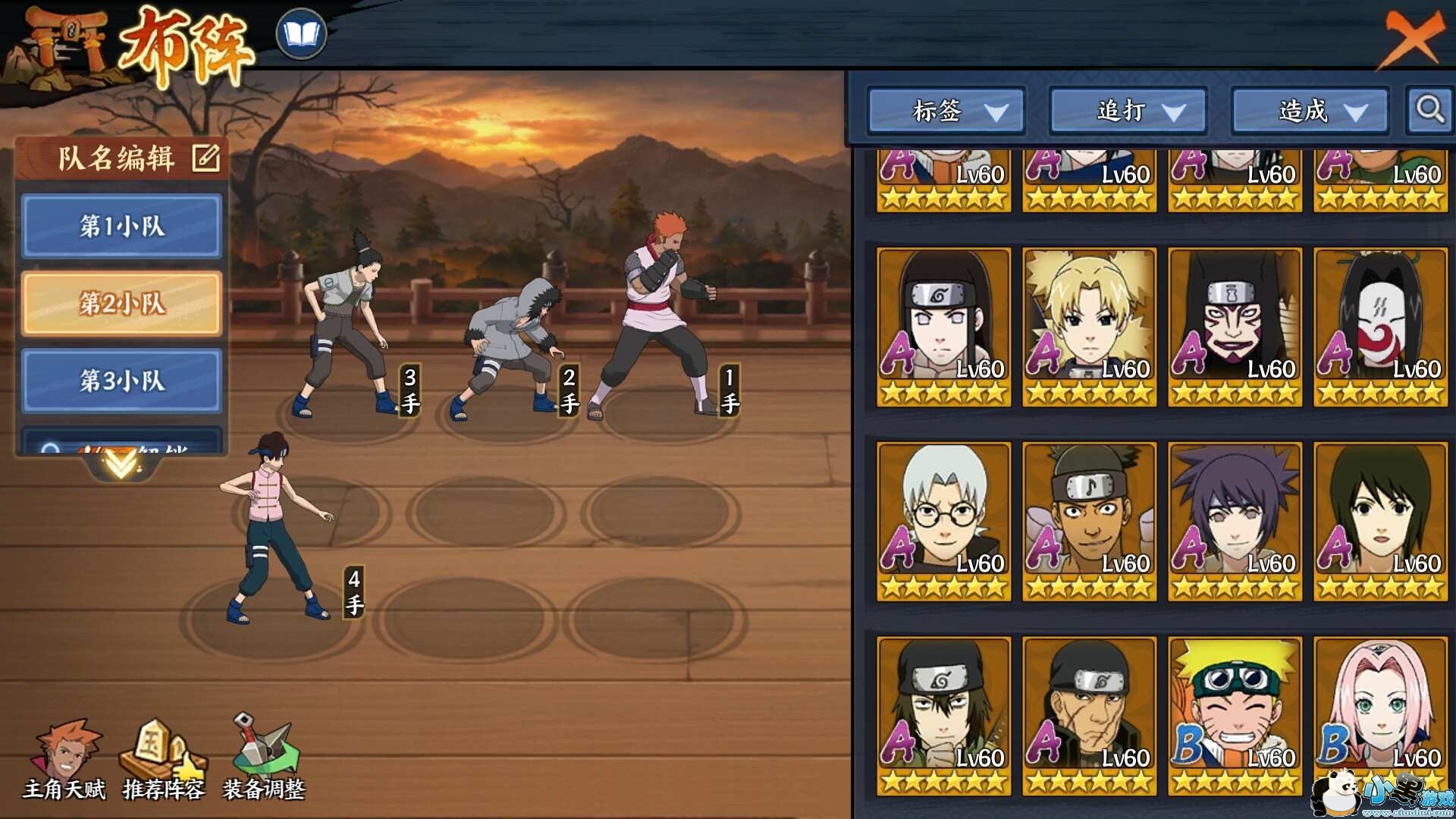Select the 第2小队 team tab

122,303
